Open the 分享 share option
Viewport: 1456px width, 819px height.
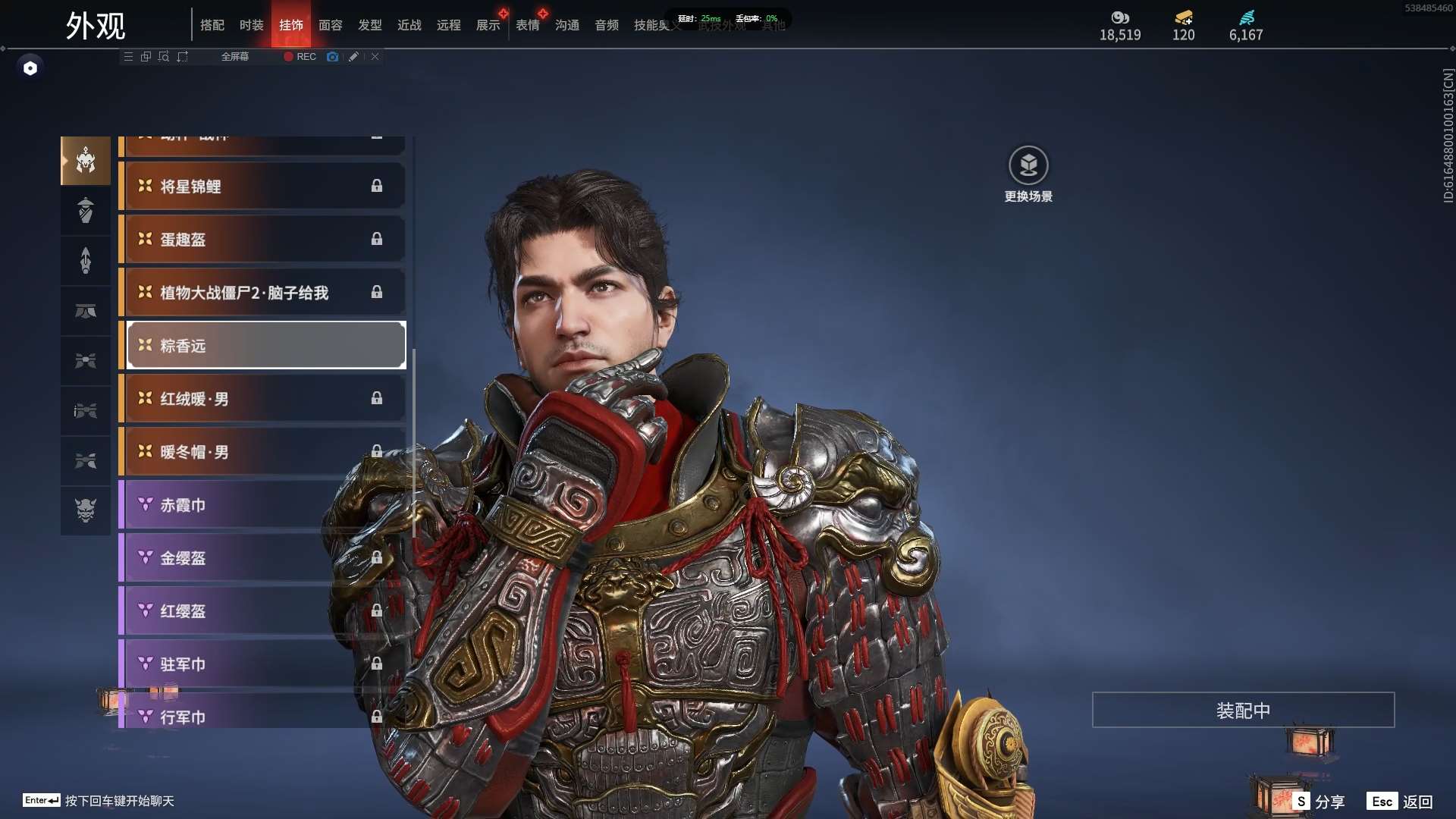1320,802
